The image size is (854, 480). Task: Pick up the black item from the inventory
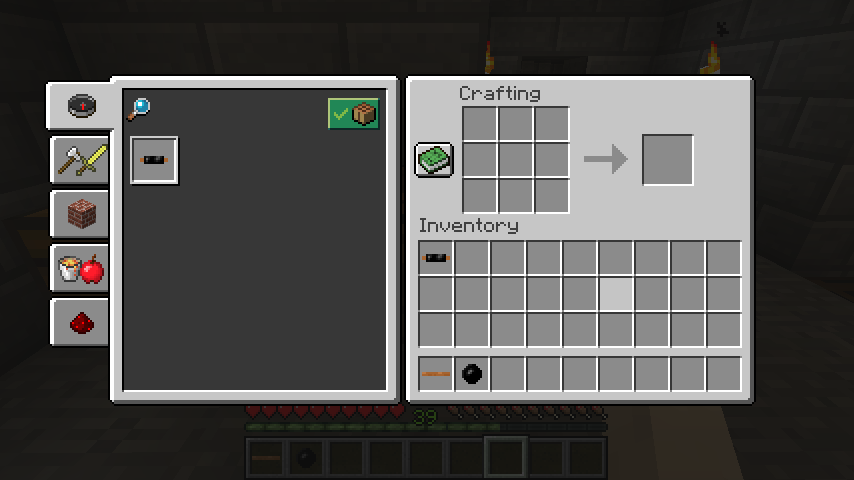pyautogui.click(x=436, y=258)
